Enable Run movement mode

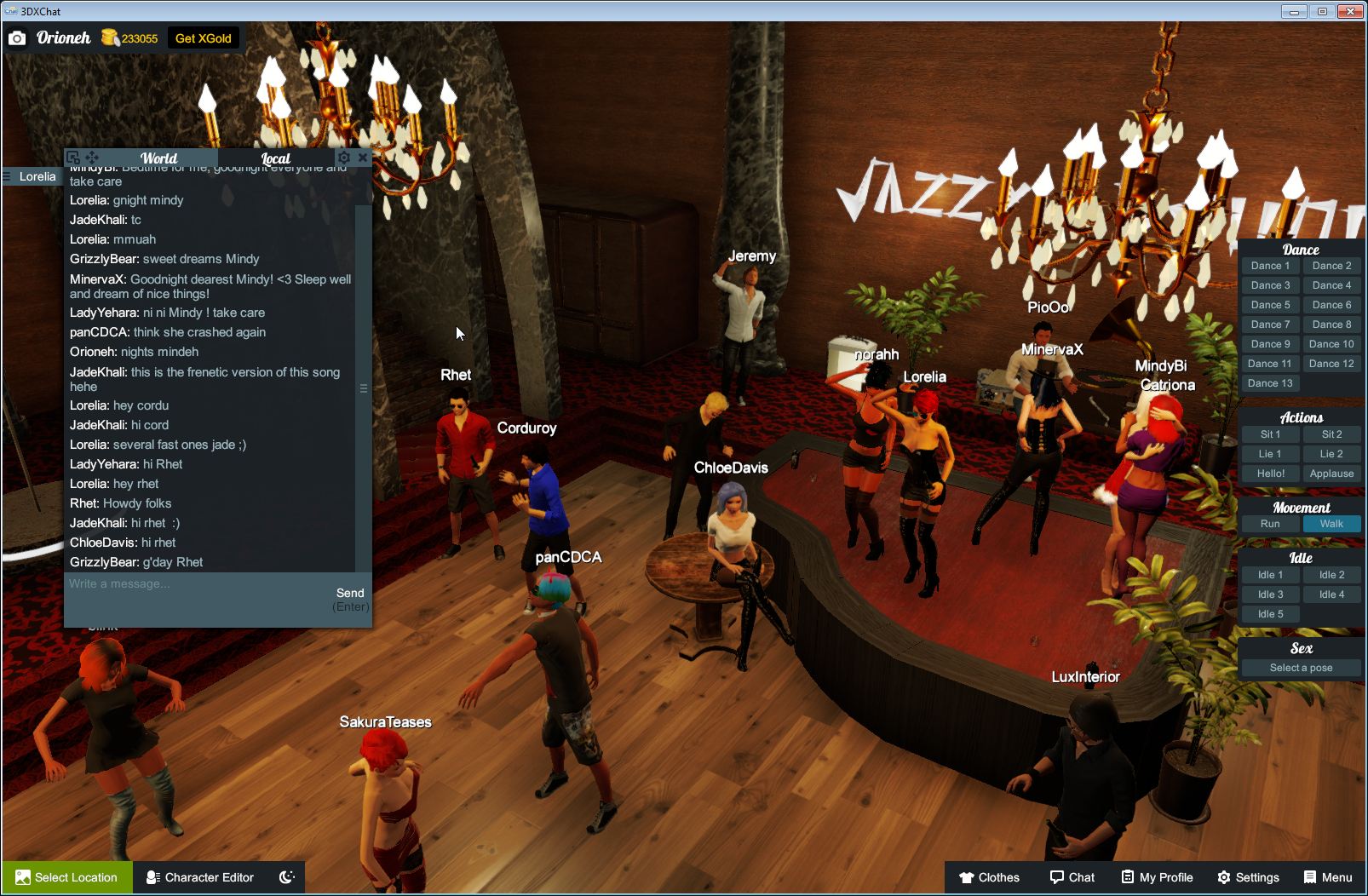pos(1270,524)
